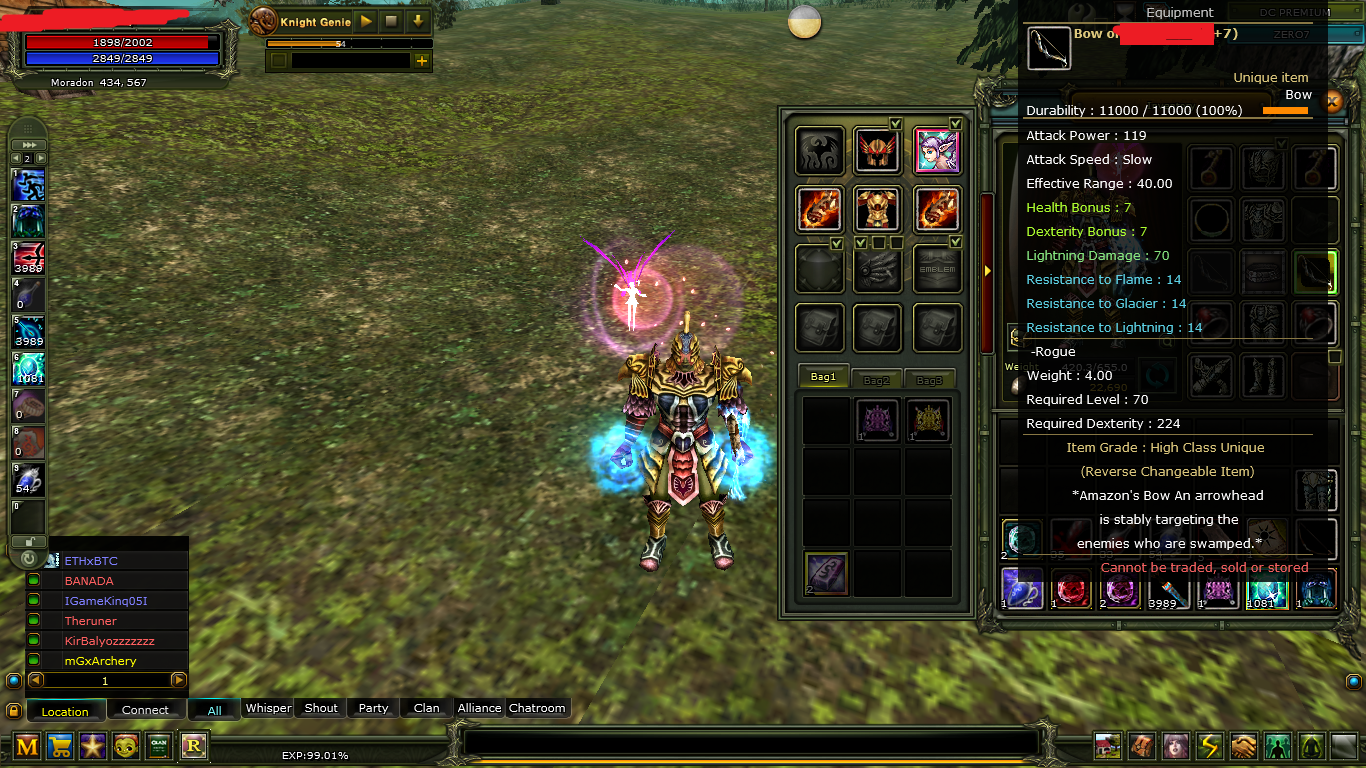Viewport: 1366px width, 768px height.
Task: Check the box beside the Knight Genie plus button
Action: click(x=278, y=61)
